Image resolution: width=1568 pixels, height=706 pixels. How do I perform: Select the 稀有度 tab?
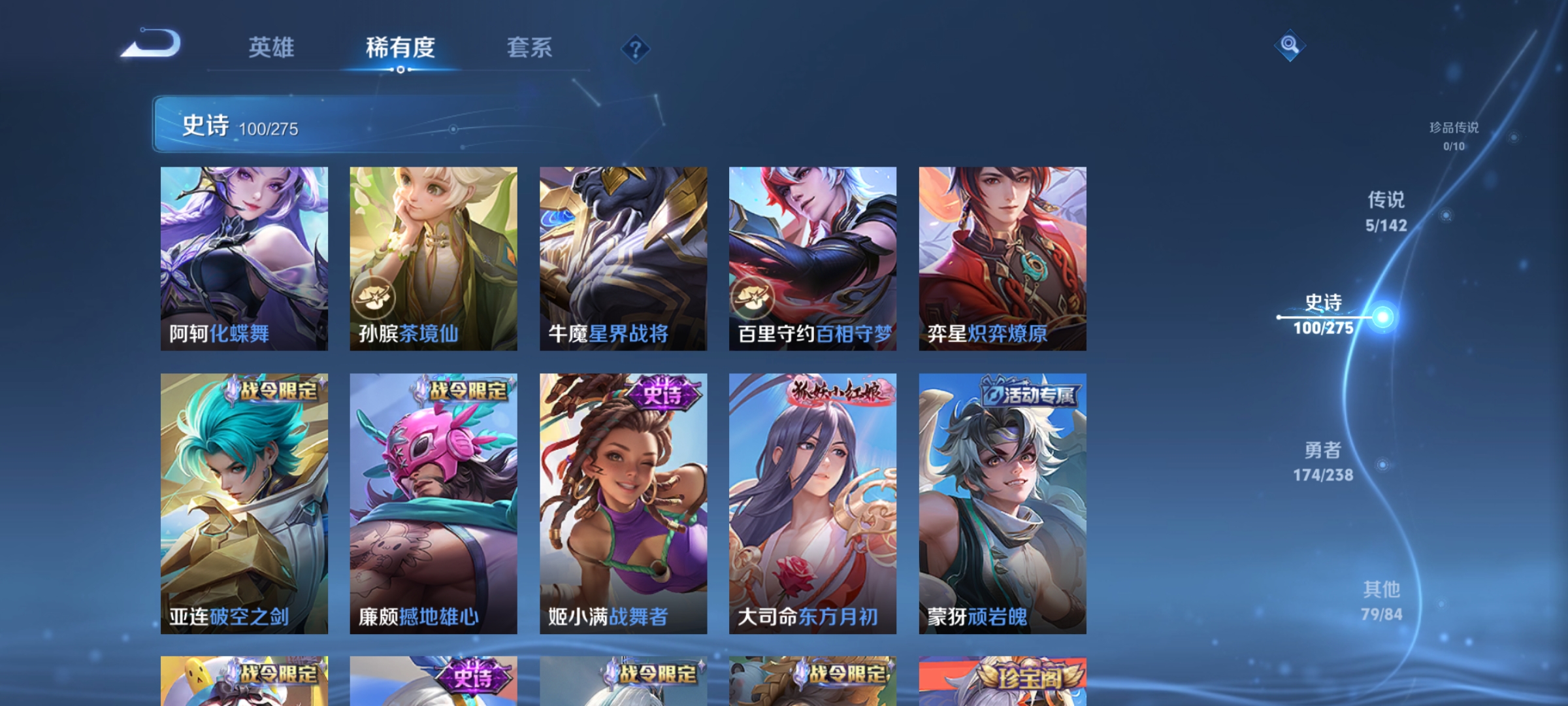(400, 47)
